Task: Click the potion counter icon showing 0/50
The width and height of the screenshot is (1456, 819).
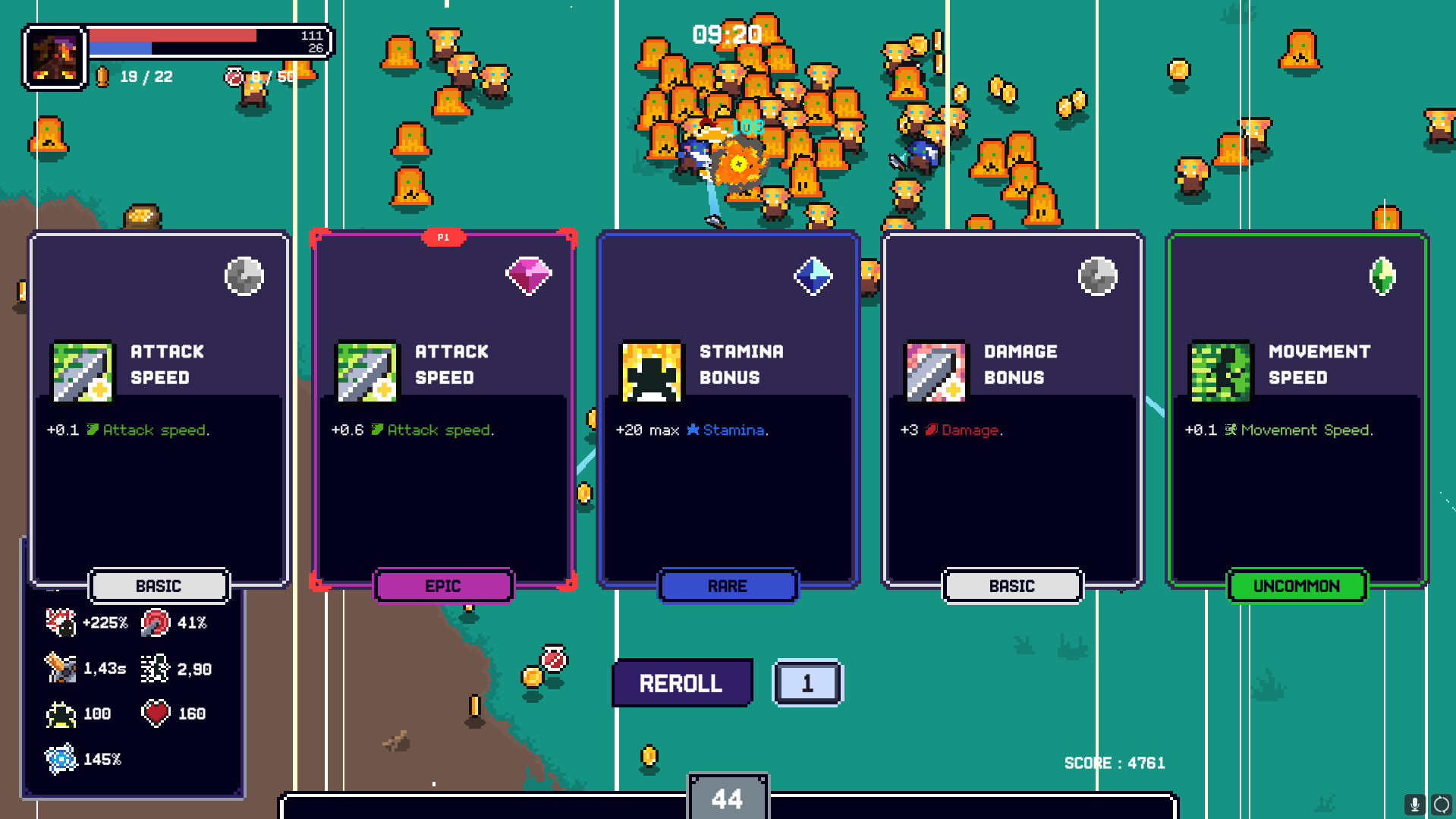Action: tap(234, 75)
